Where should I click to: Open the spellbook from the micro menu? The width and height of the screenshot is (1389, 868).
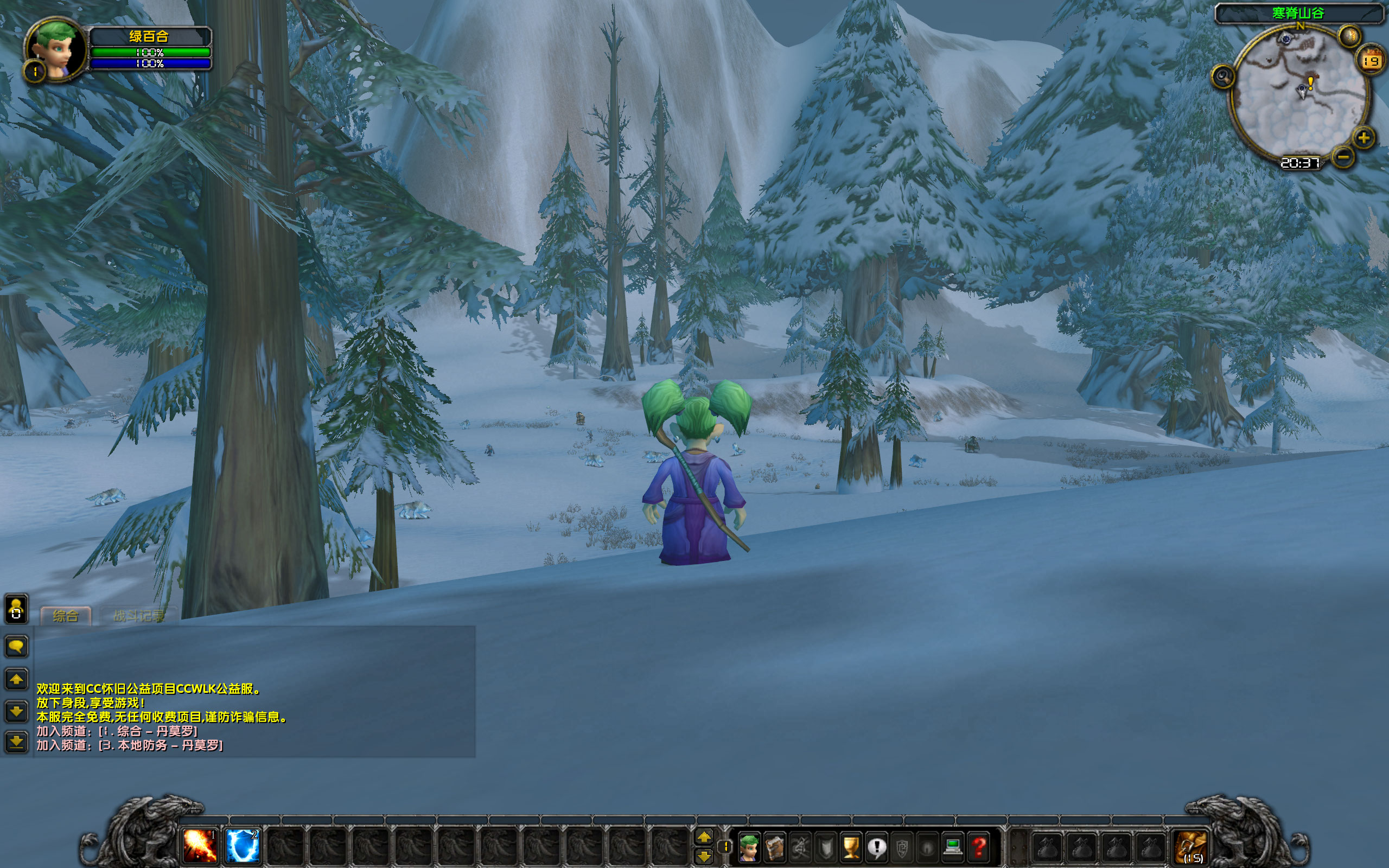pyautogui.click(x=775, y=848)
